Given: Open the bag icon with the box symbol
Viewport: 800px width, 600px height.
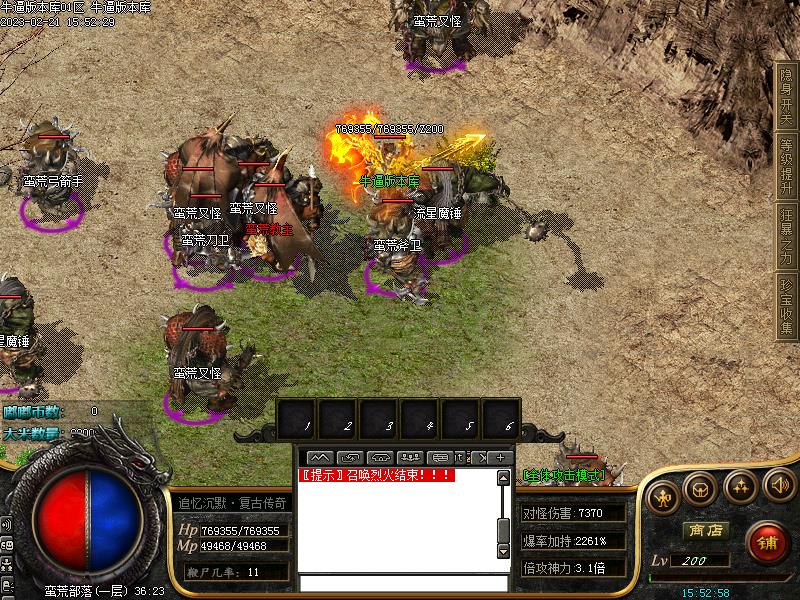Looking at the screenshot, I should click(701, 488).
